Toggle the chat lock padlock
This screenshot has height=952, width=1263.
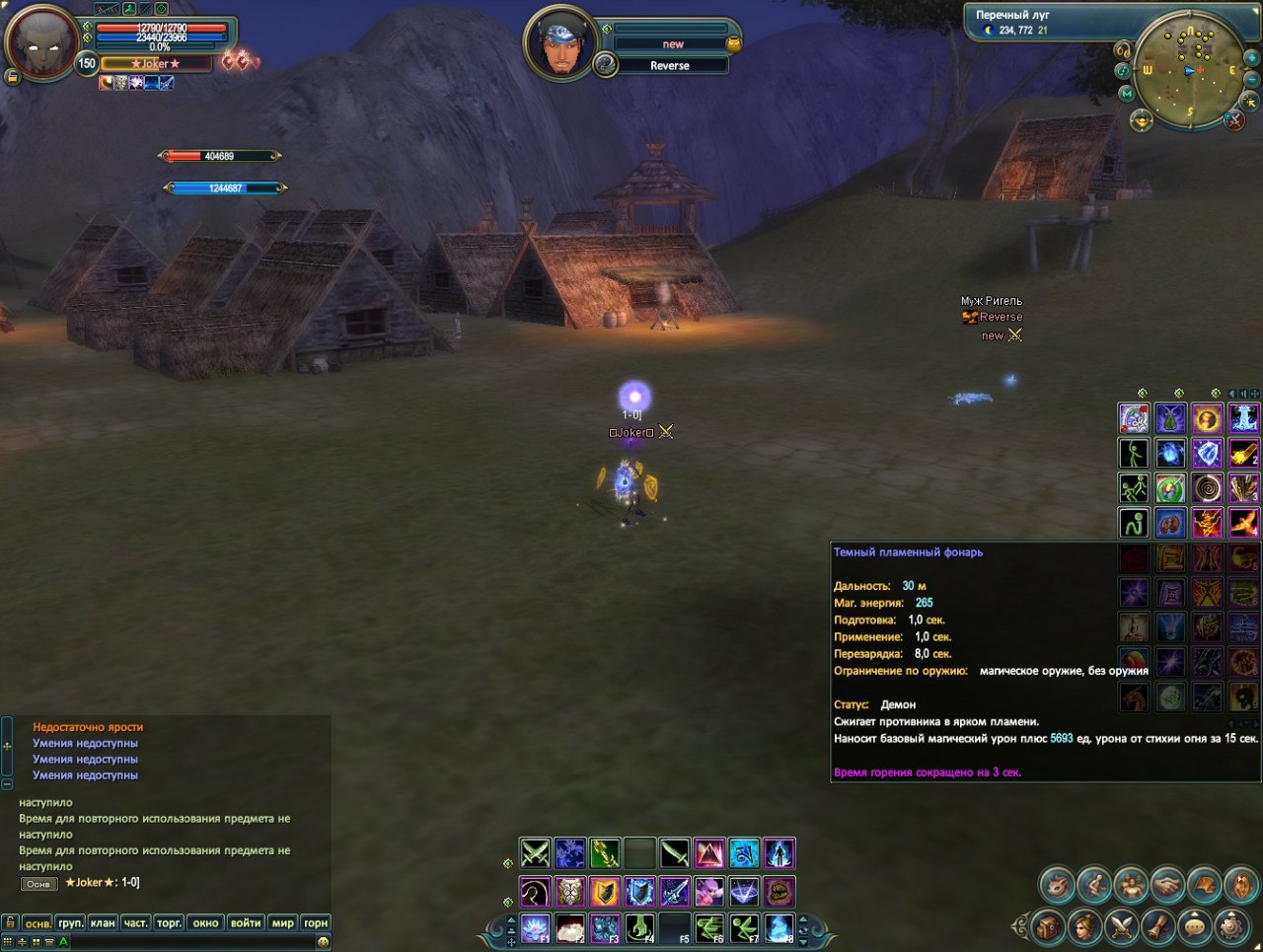click(10, 922)
